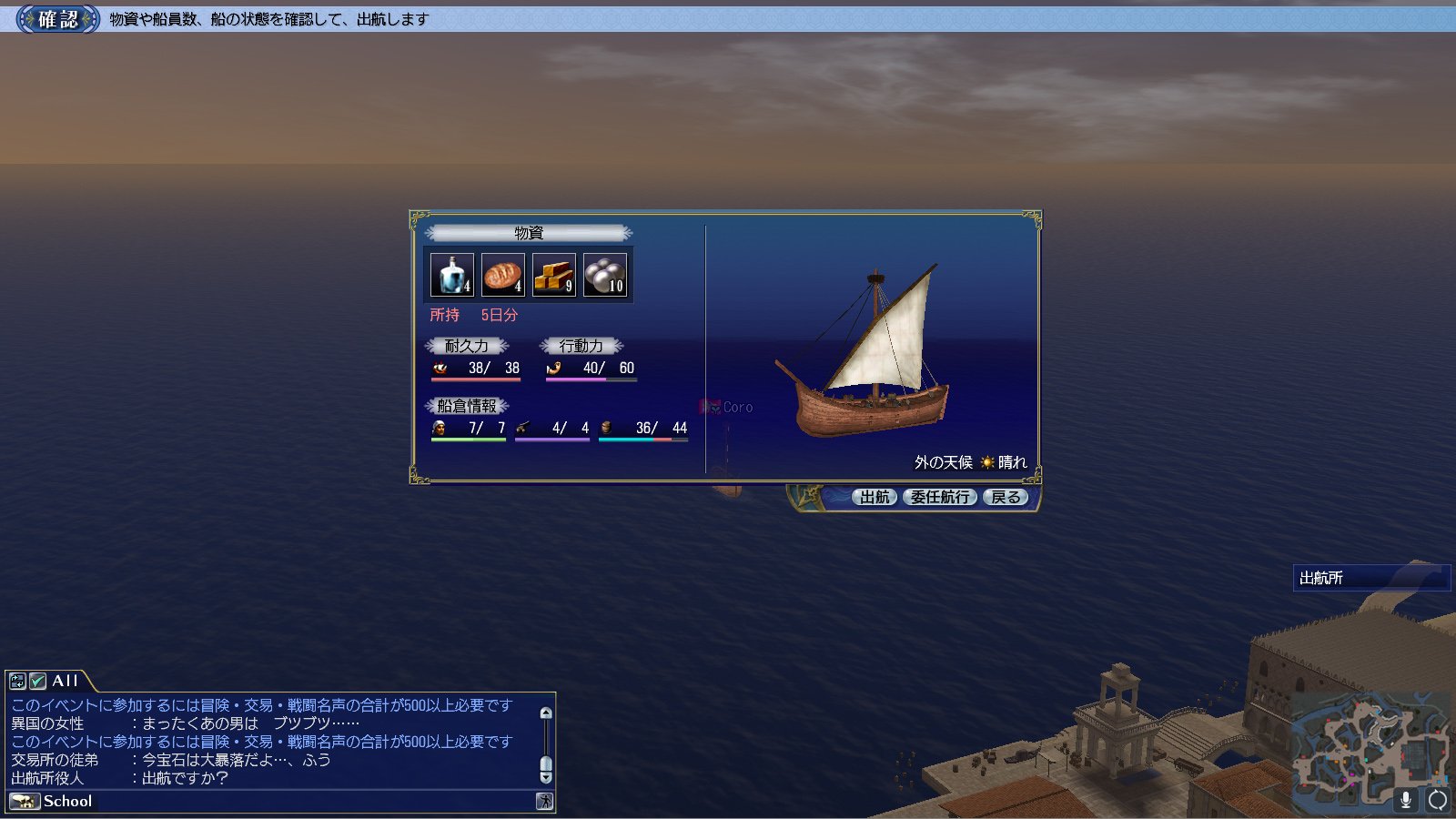
Task: Go back with the 戻る button
Action: [x=1006, y=497]
